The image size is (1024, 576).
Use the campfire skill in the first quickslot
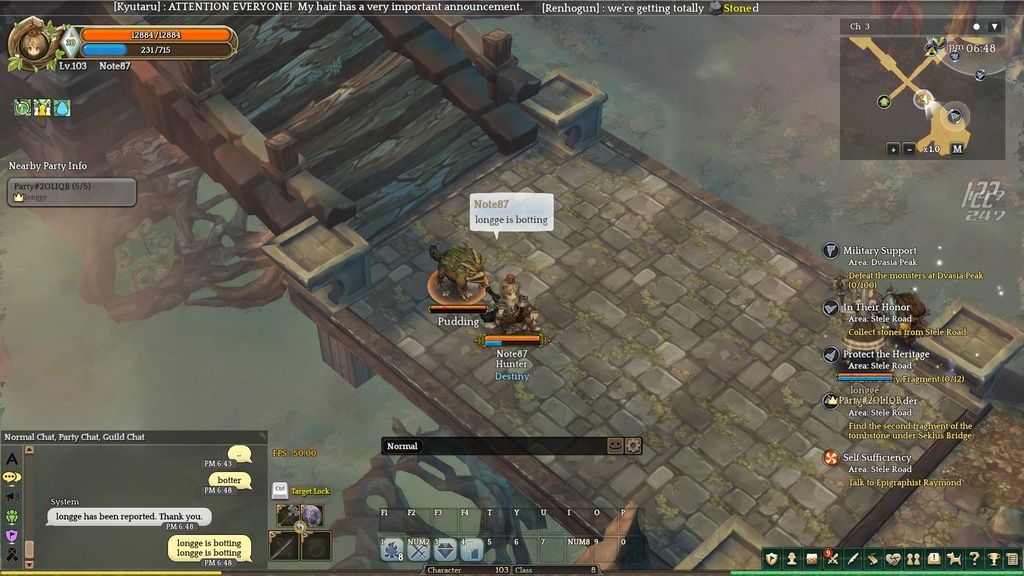point(392,549)
